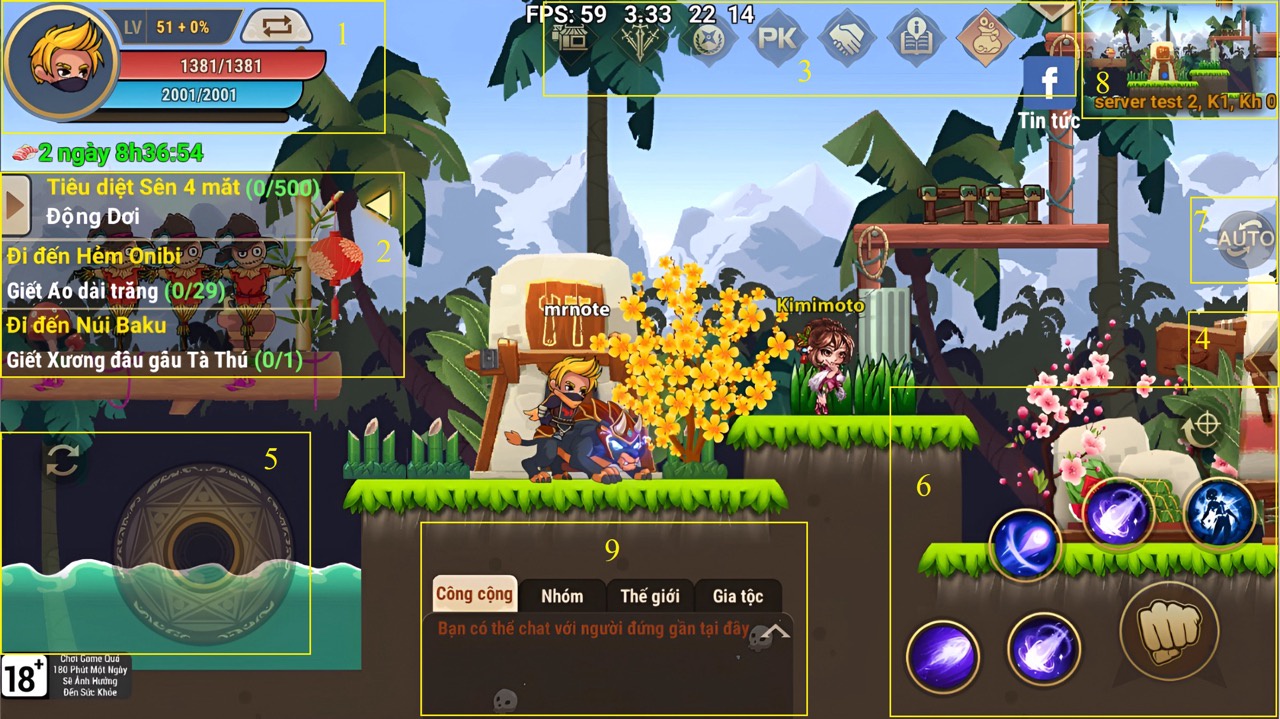Toggle the AUTO battle button
The height and width of the screenshot is (719, 1280).
(x=1245, y=240)
